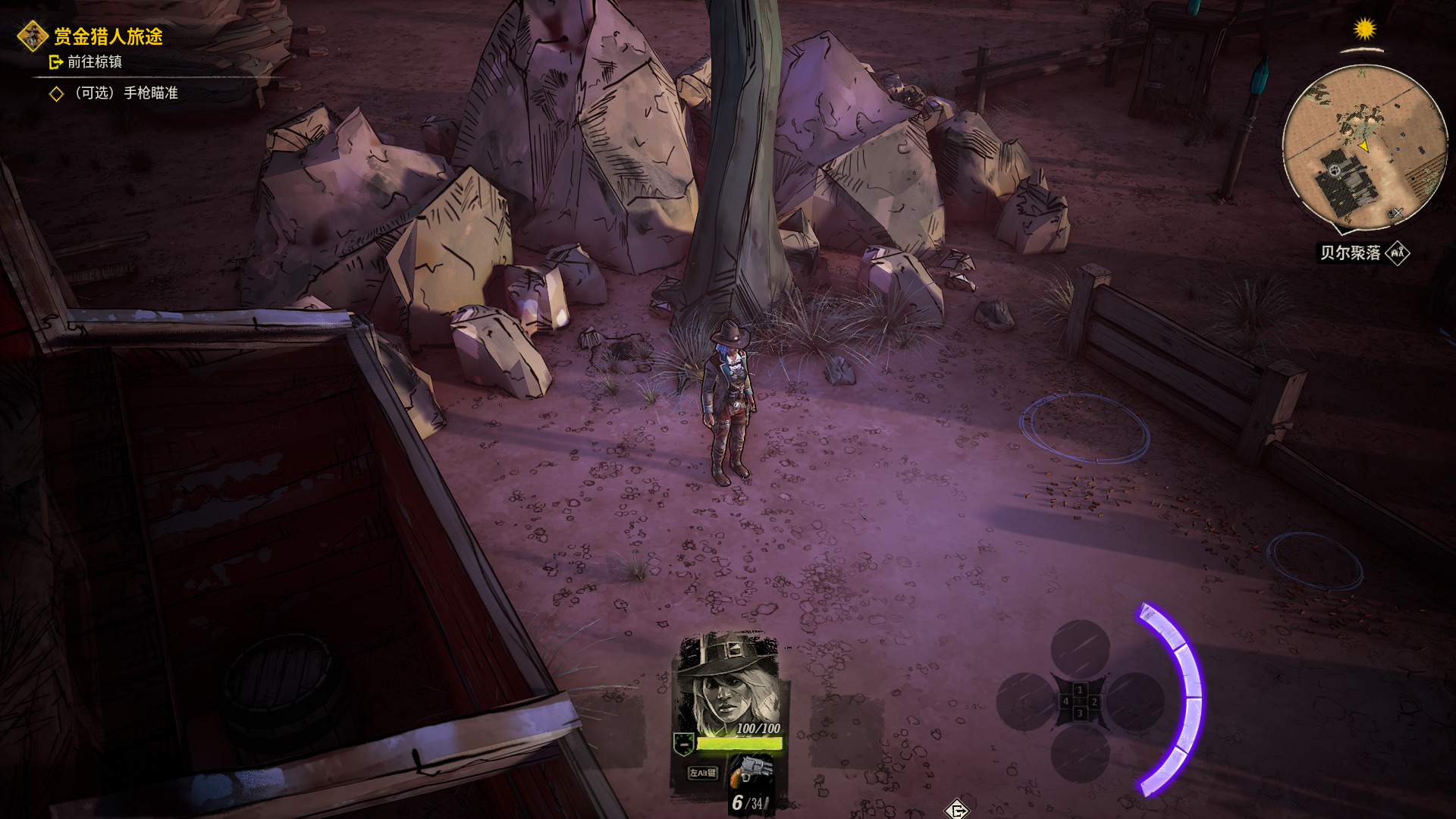The image size is (1456, 819).
Task: Click the settlement diamond icon beside 贝尔聚落
Action: pos(1398,253)
